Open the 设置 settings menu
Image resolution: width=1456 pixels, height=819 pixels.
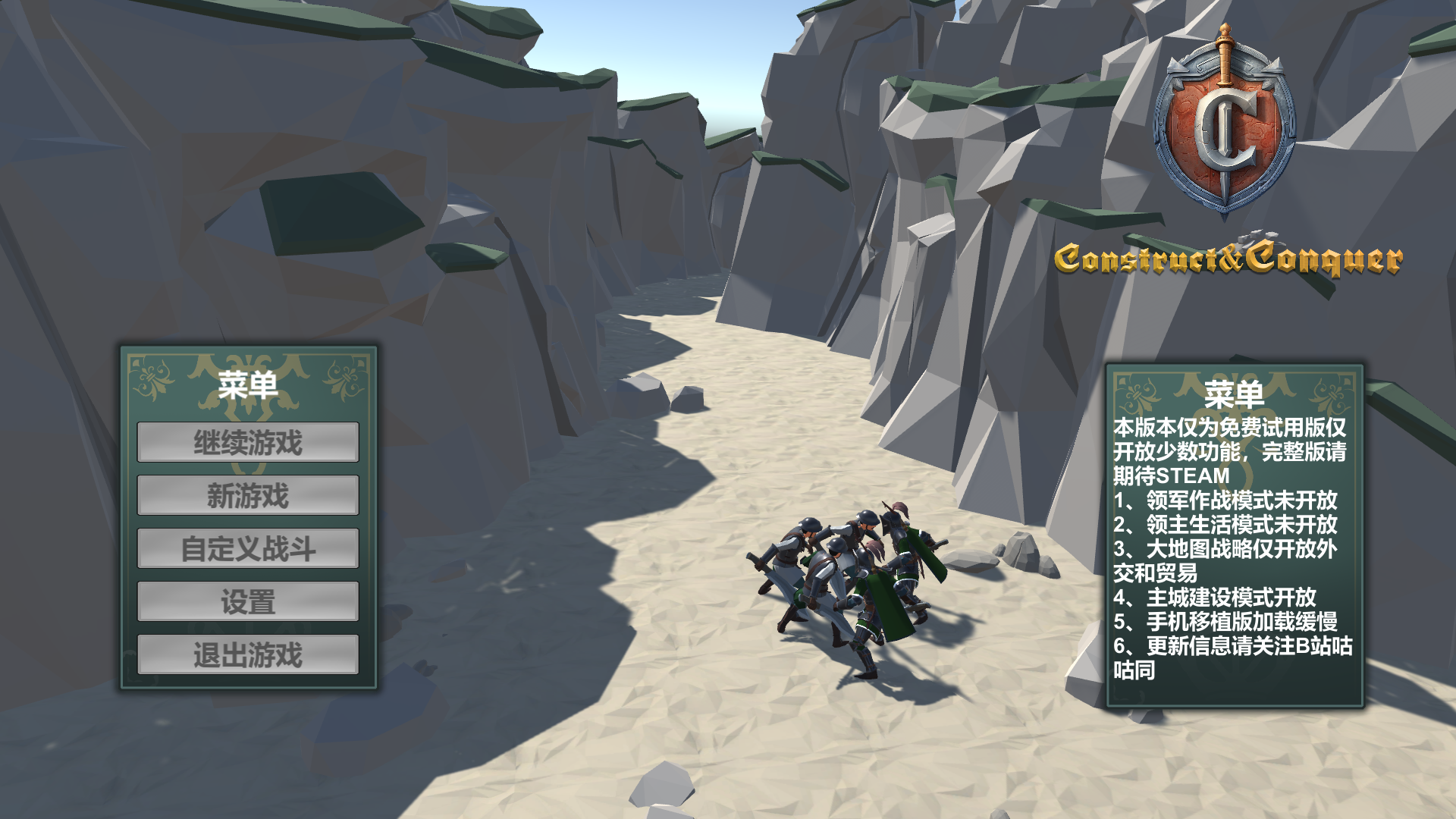pos(248,602)
